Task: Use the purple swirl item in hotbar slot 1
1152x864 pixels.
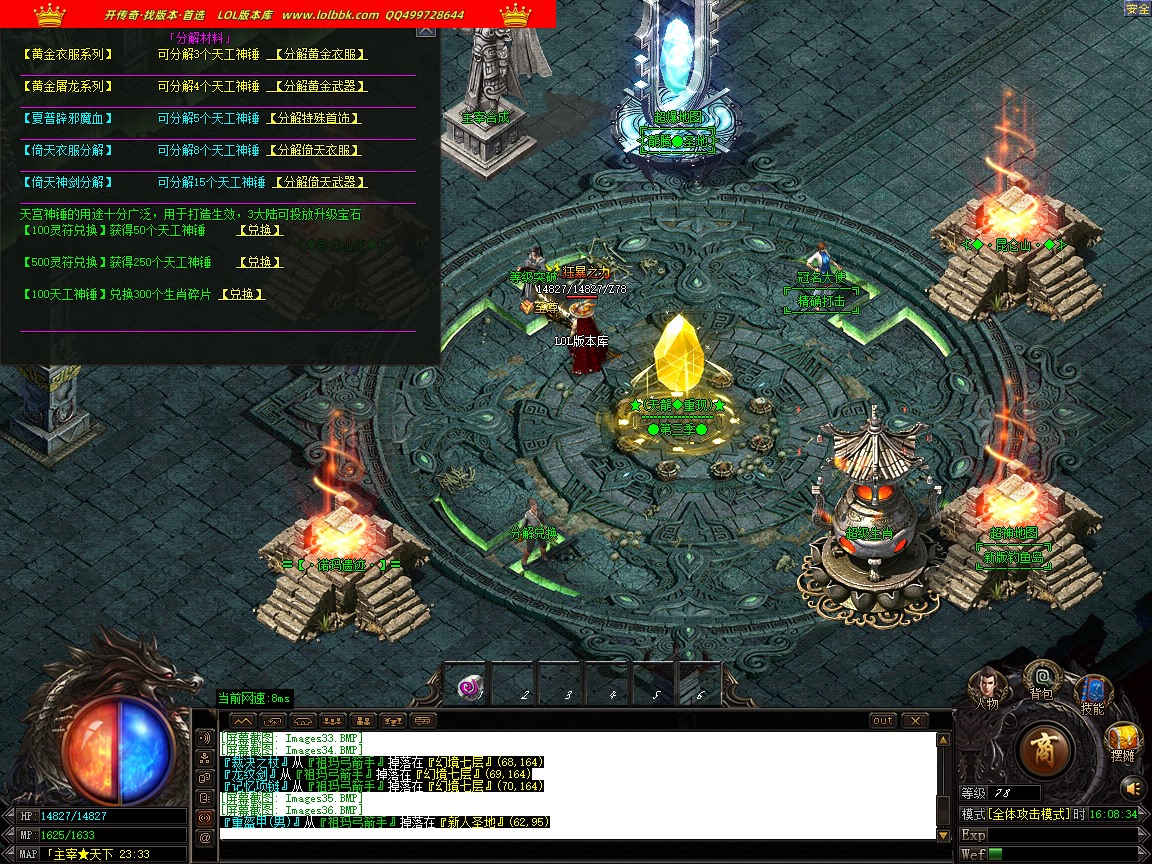Action: point(470,687)
